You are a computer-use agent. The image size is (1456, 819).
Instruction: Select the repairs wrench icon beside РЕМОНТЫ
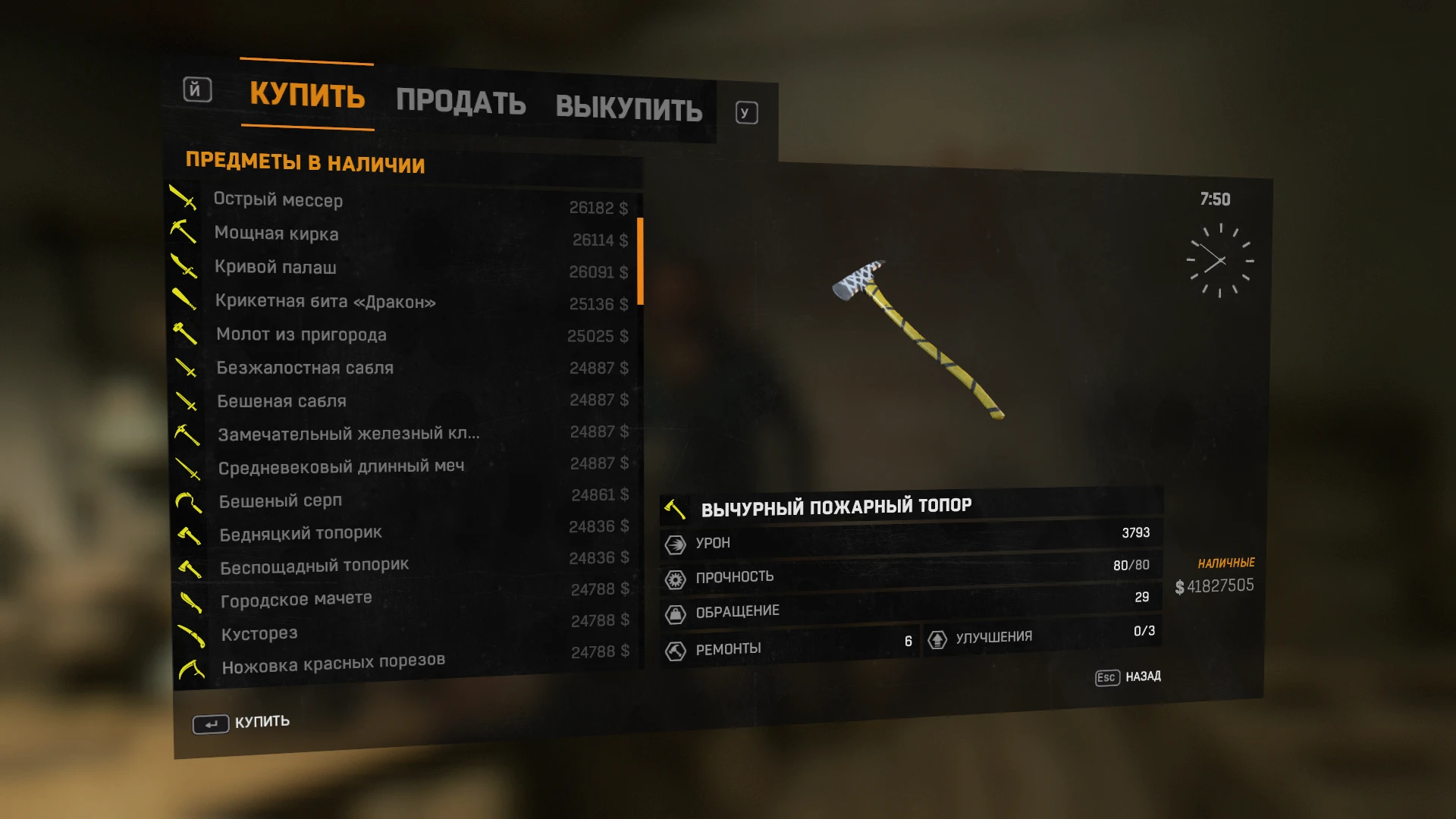pos(674,648)
